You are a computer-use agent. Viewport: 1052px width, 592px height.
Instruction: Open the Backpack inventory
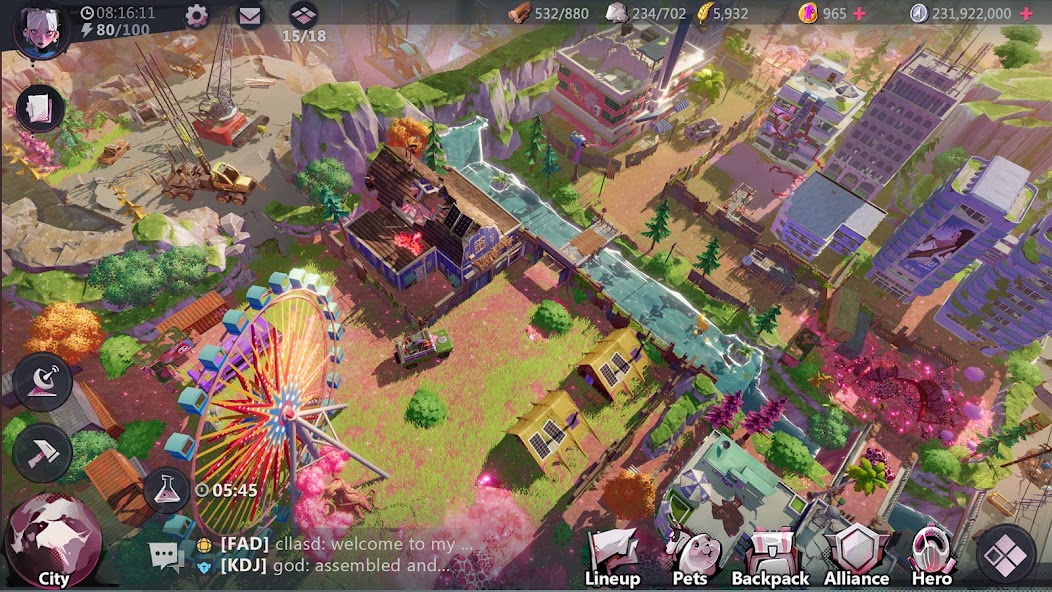(x=770, y=557)
